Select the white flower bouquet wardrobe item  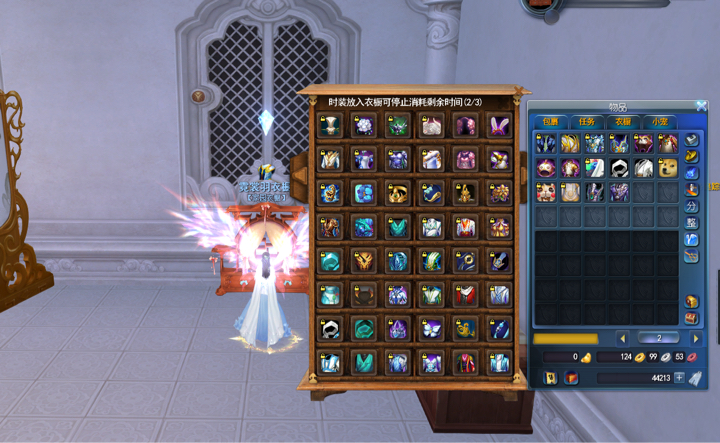364,126
